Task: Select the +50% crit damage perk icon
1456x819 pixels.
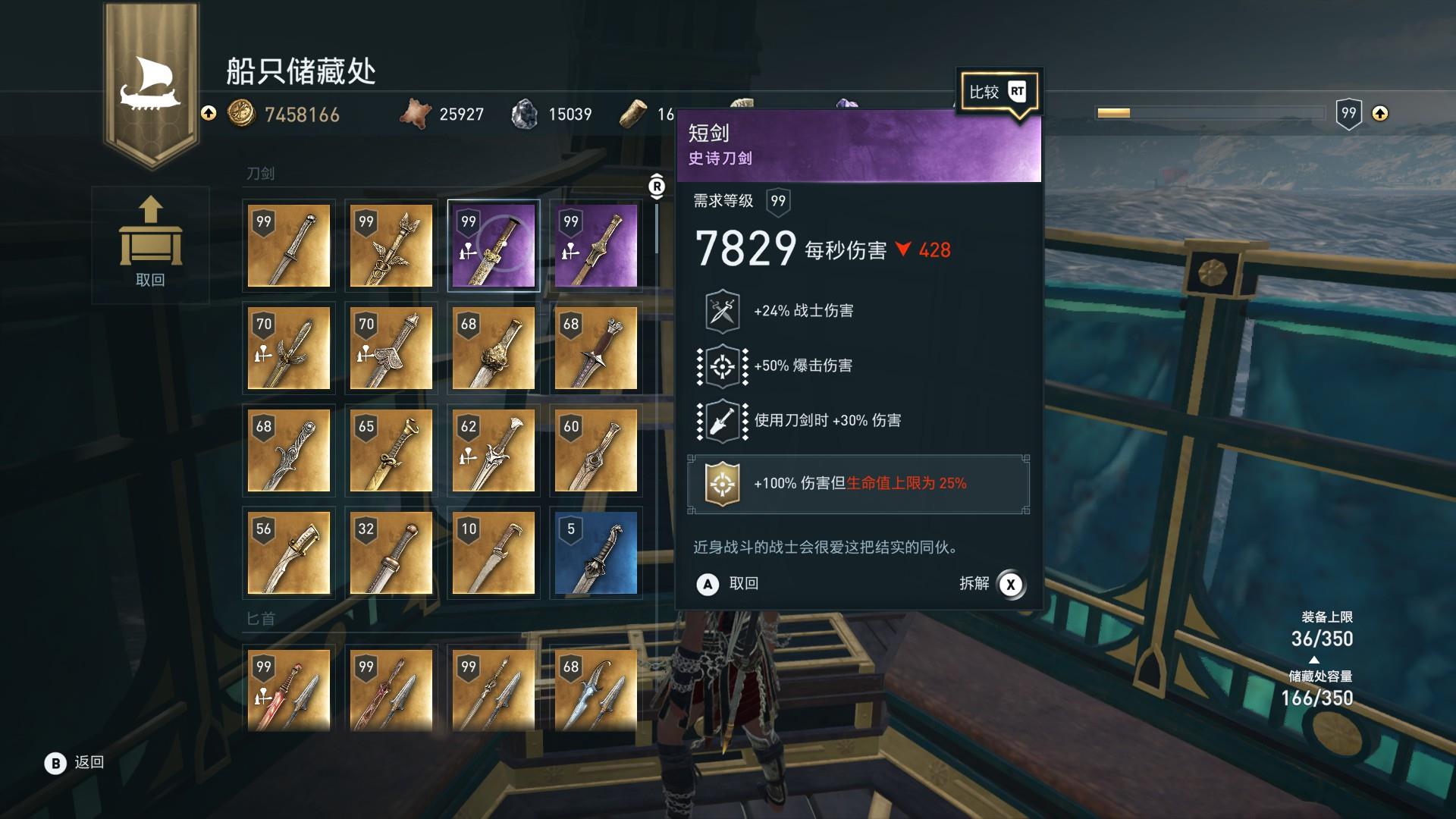Action: pos(723,365)
